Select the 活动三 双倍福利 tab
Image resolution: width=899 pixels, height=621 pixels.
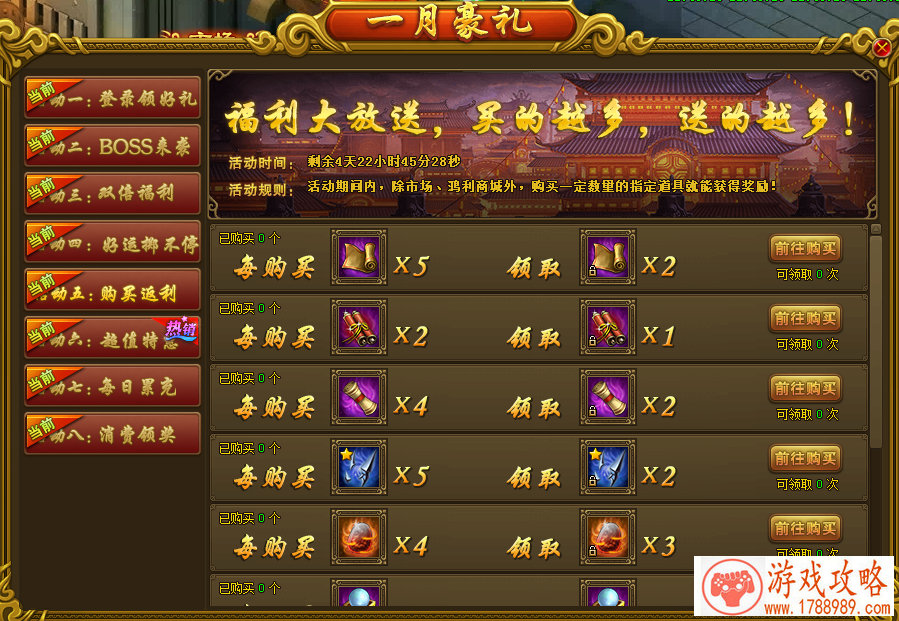(x=112, y=193)
